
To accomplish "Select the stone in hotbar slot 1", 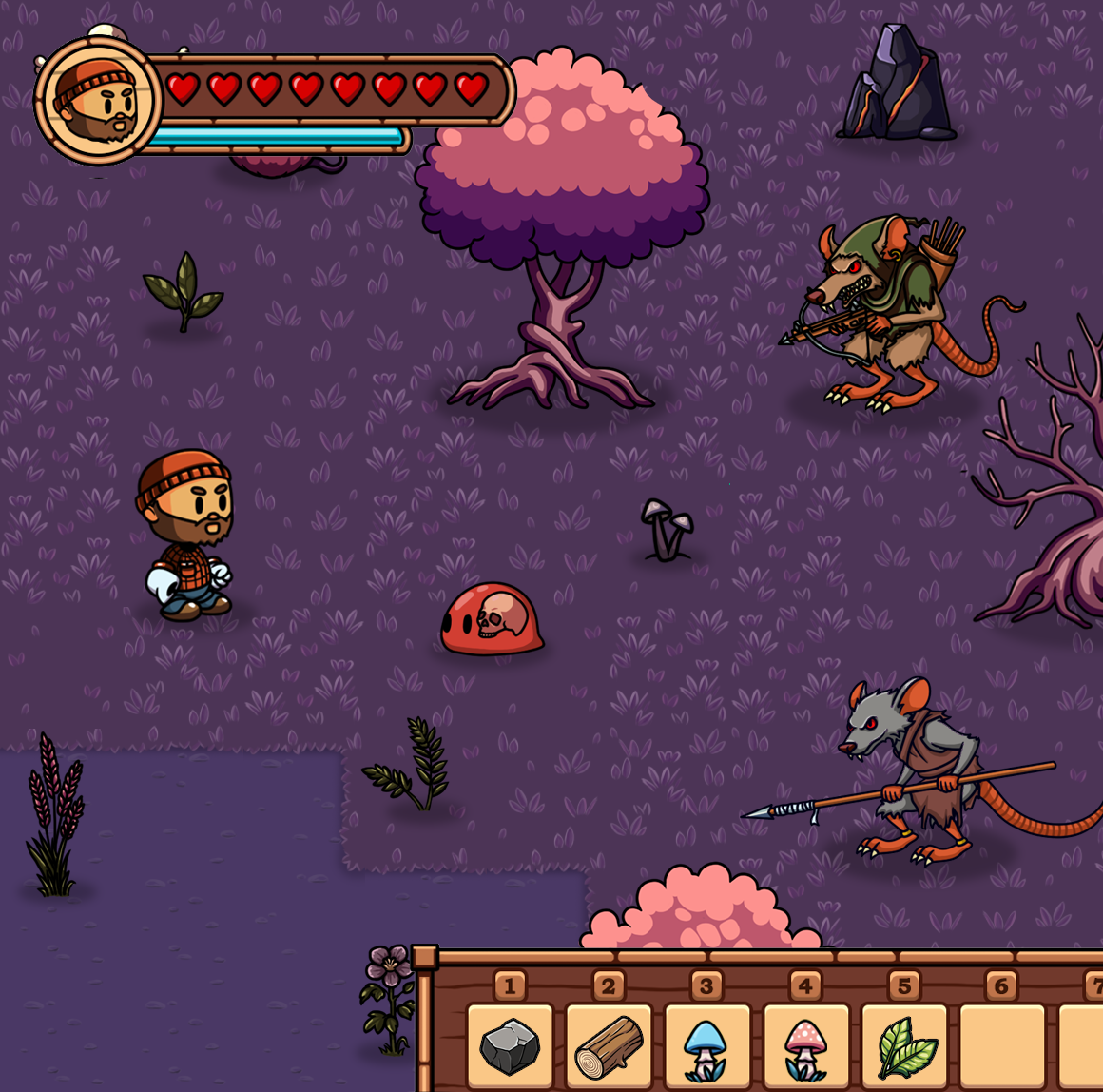I will point(510,1045).
